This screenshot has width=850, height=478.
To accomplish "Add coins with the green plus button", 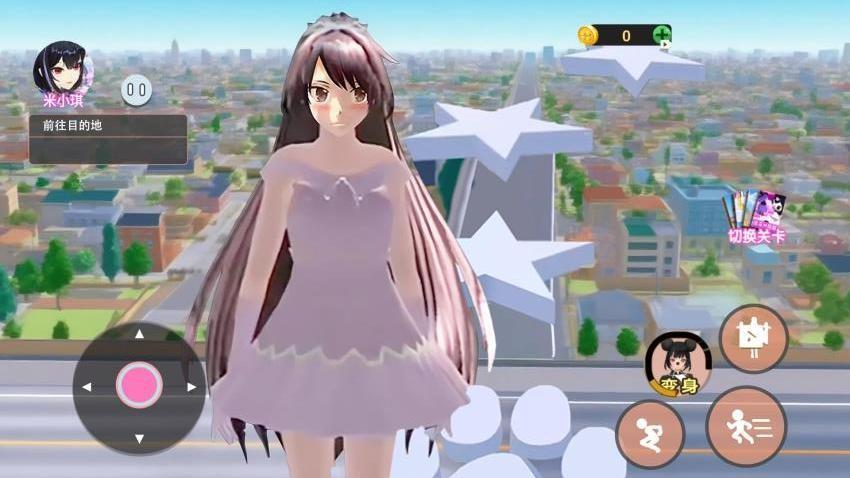I will tap(662, 36).
